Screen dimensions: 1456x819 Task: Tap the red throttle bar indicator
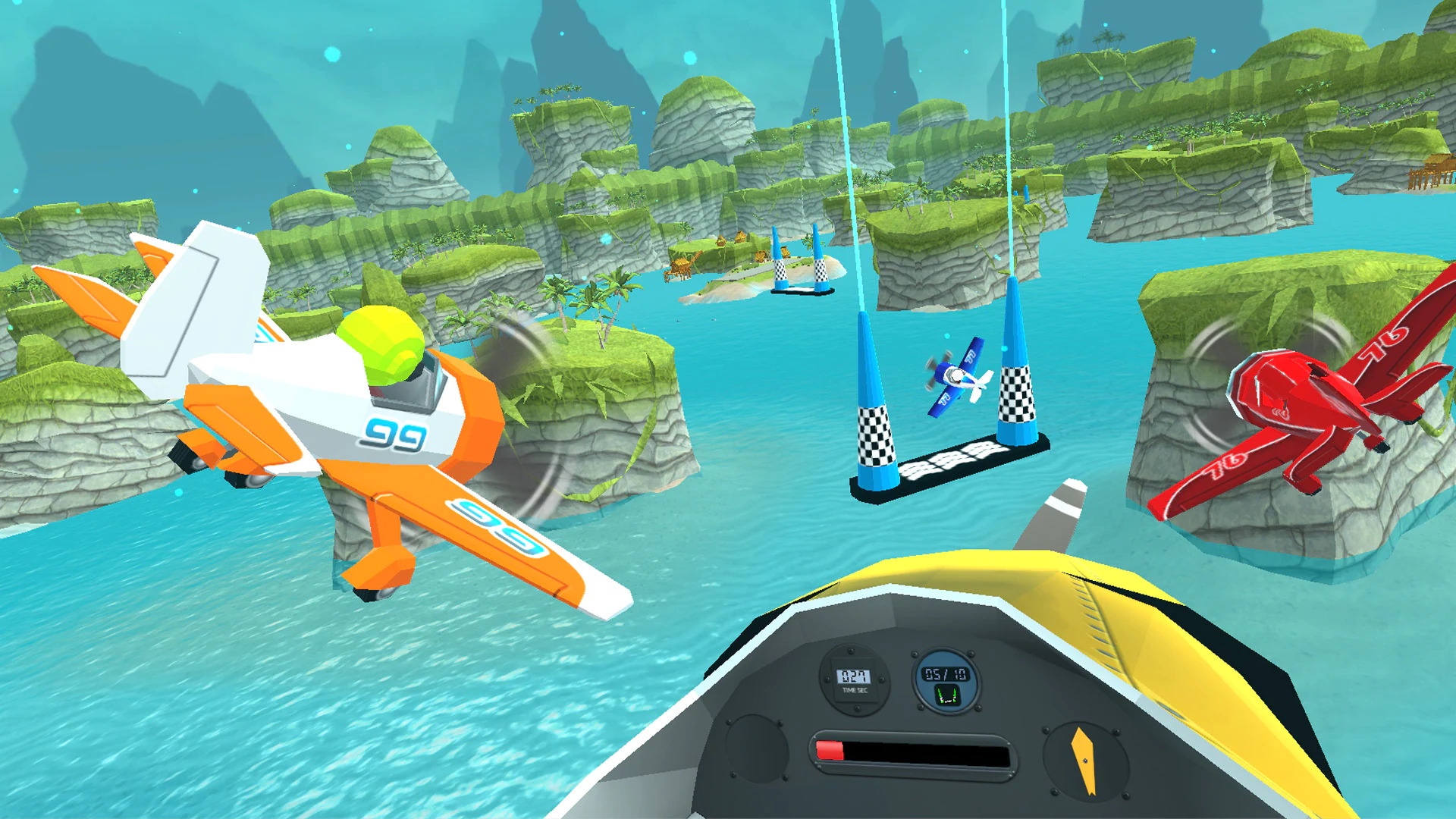830,749
